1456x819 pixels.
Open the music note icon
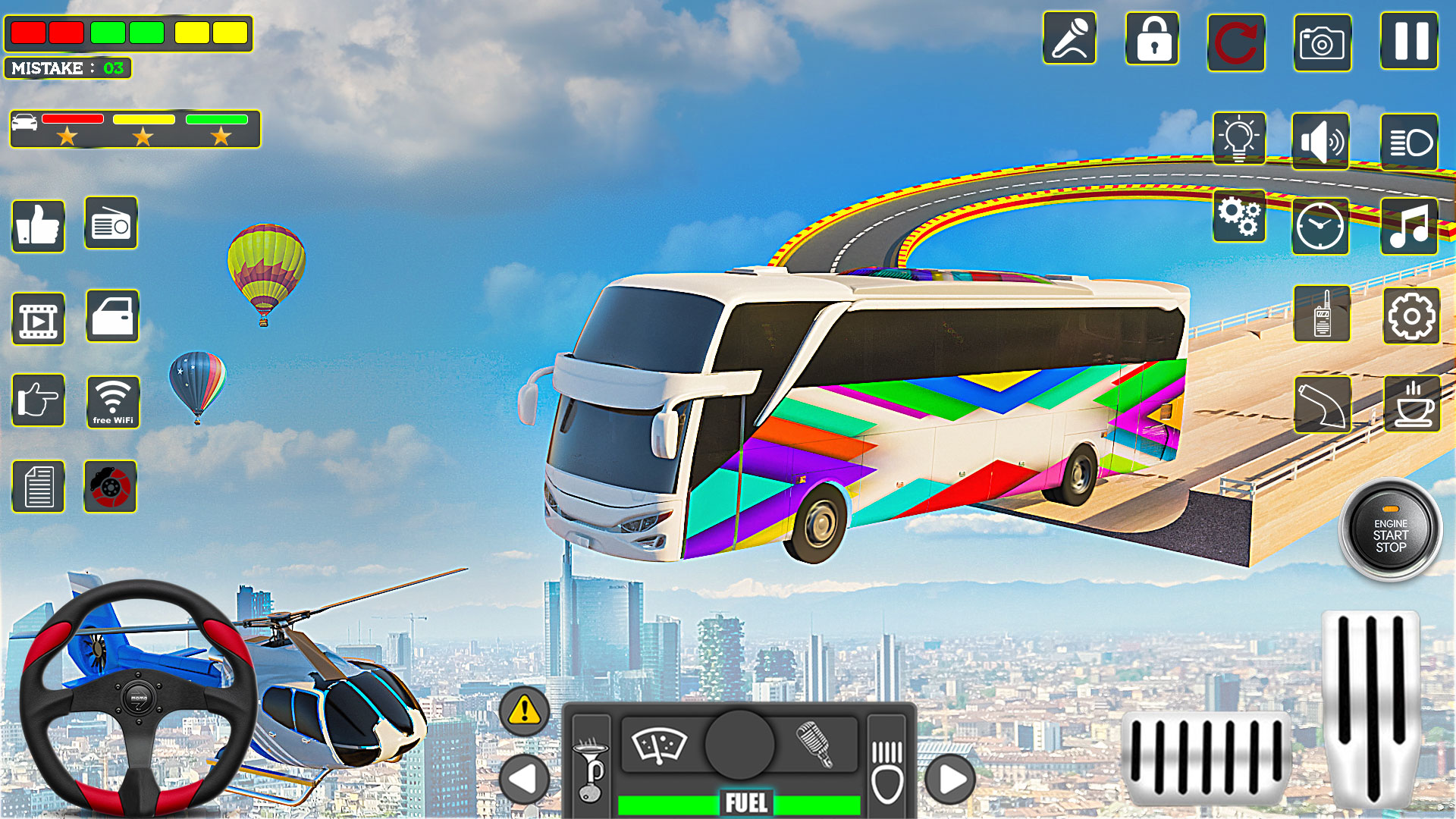point(1408,224)
